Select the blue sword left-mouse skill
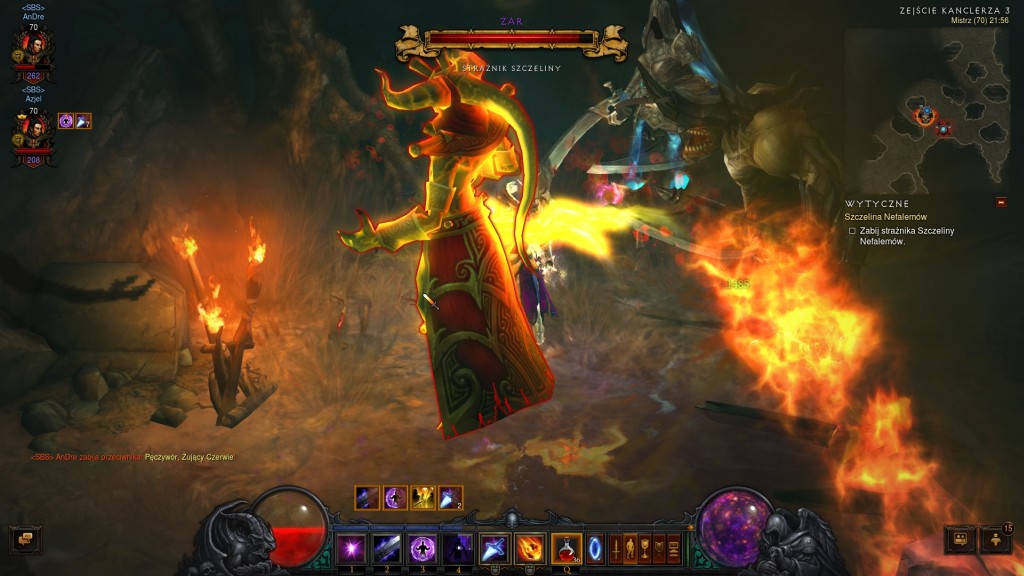The width and height of the screenshot is (1024, 576). [494, 549]
